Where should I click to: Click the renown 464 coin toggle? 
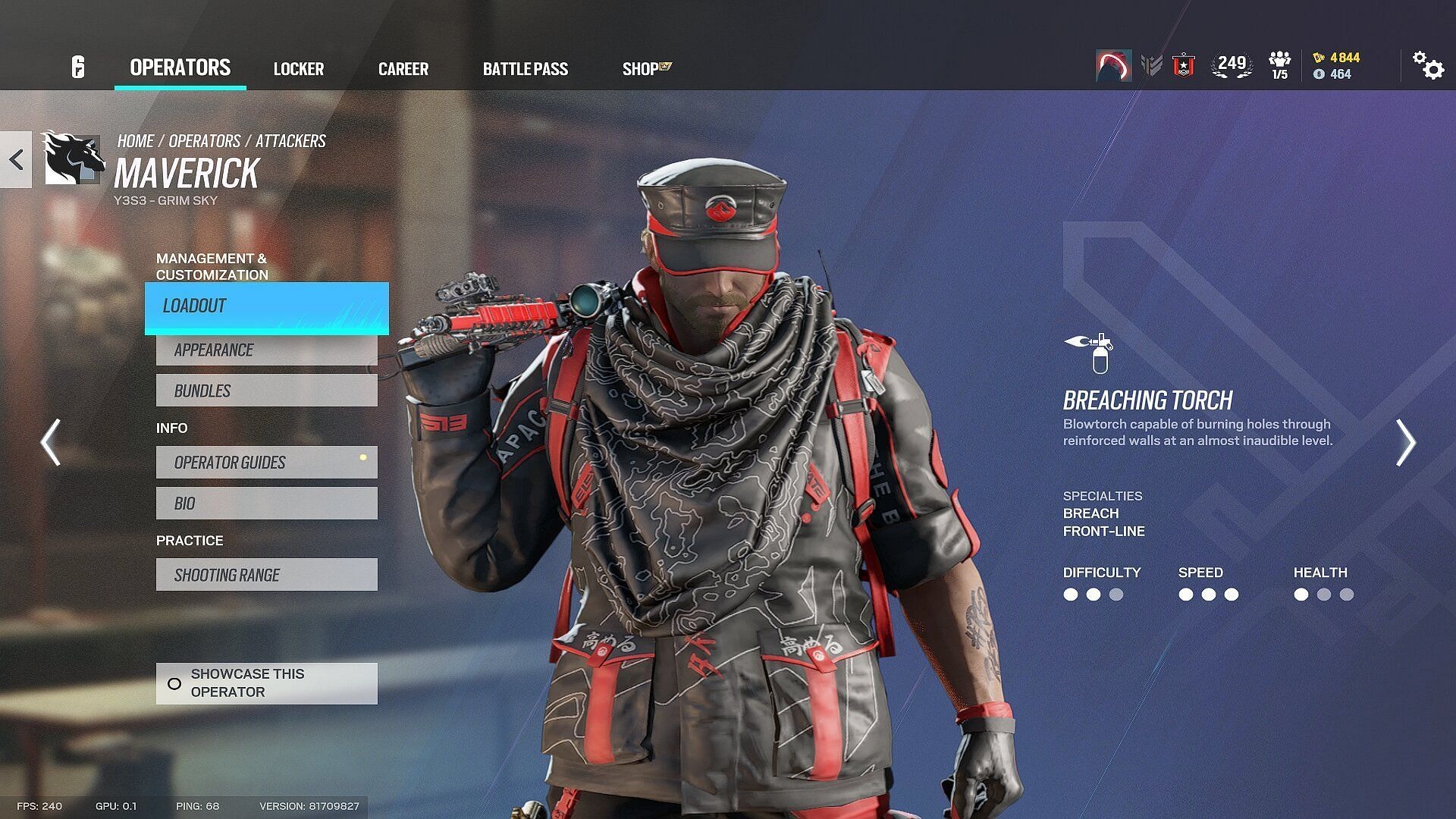tap(1318, 75)
